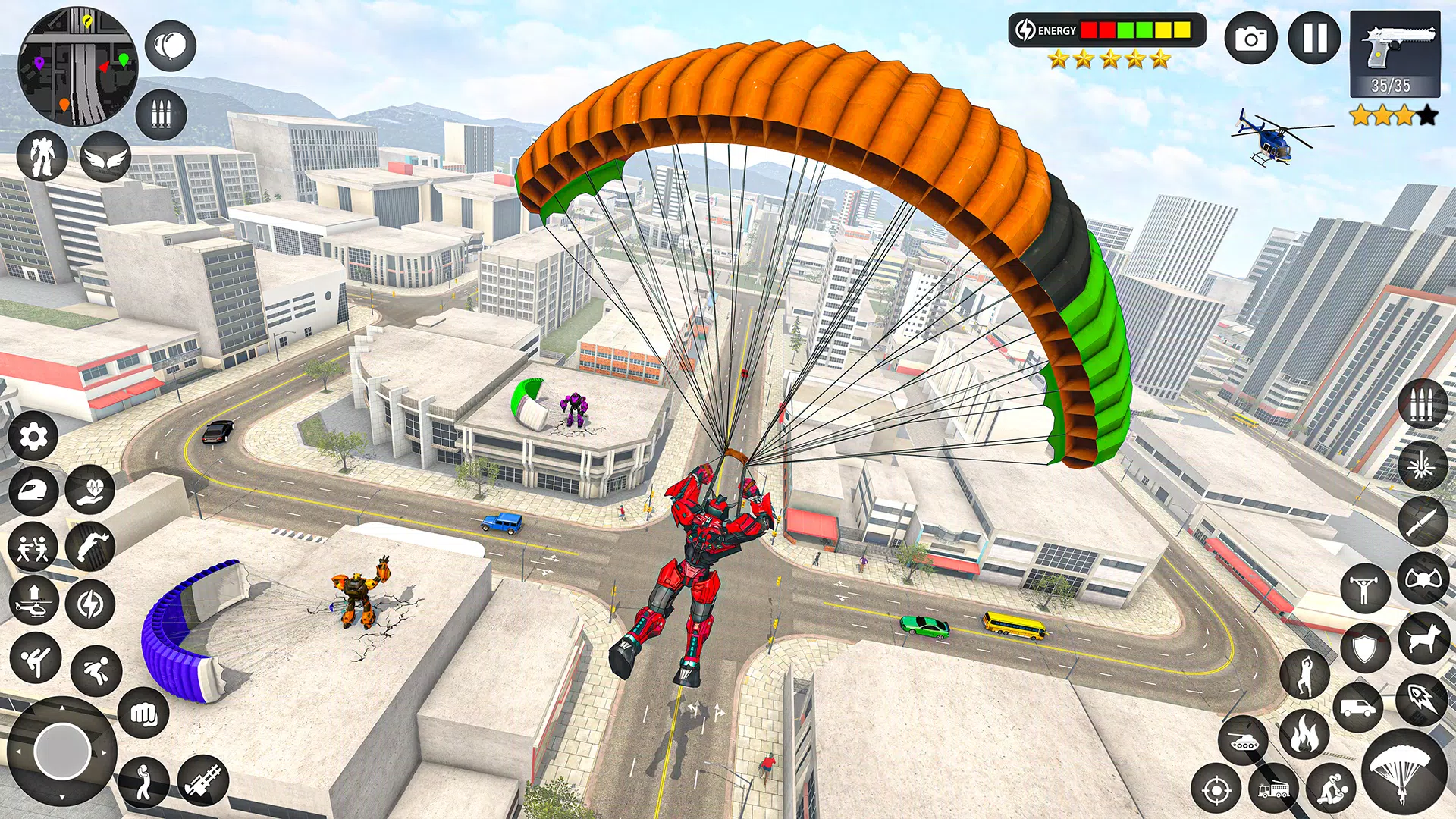Image resolution: width=1456 pixels, height=819 pixels.
Task: Open the circular city minimap
Action: point(77,67)
